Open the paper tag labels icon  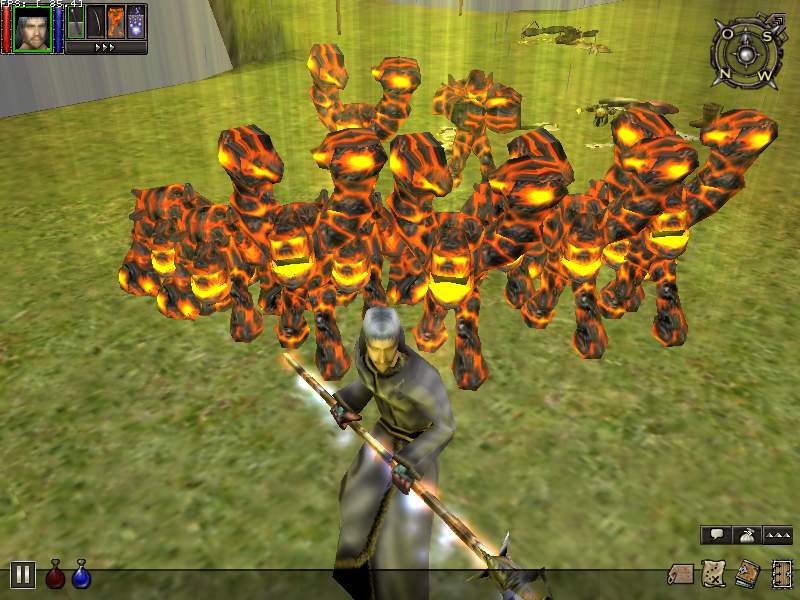(681, 574)
